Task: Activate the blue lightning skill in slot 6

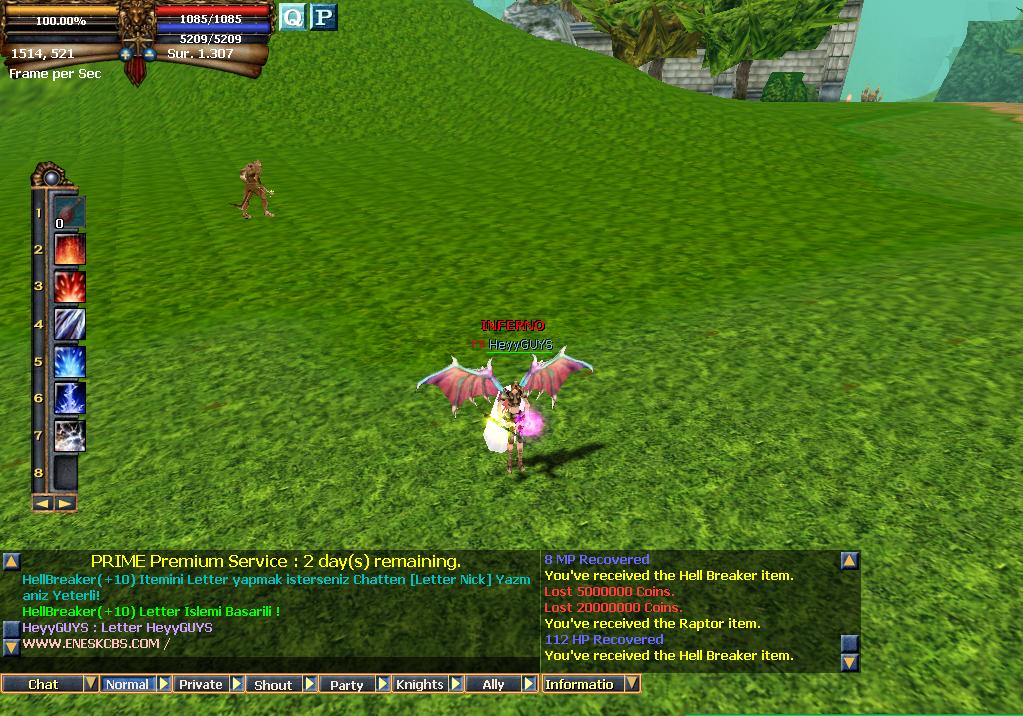Action: (x=69, y=398)
